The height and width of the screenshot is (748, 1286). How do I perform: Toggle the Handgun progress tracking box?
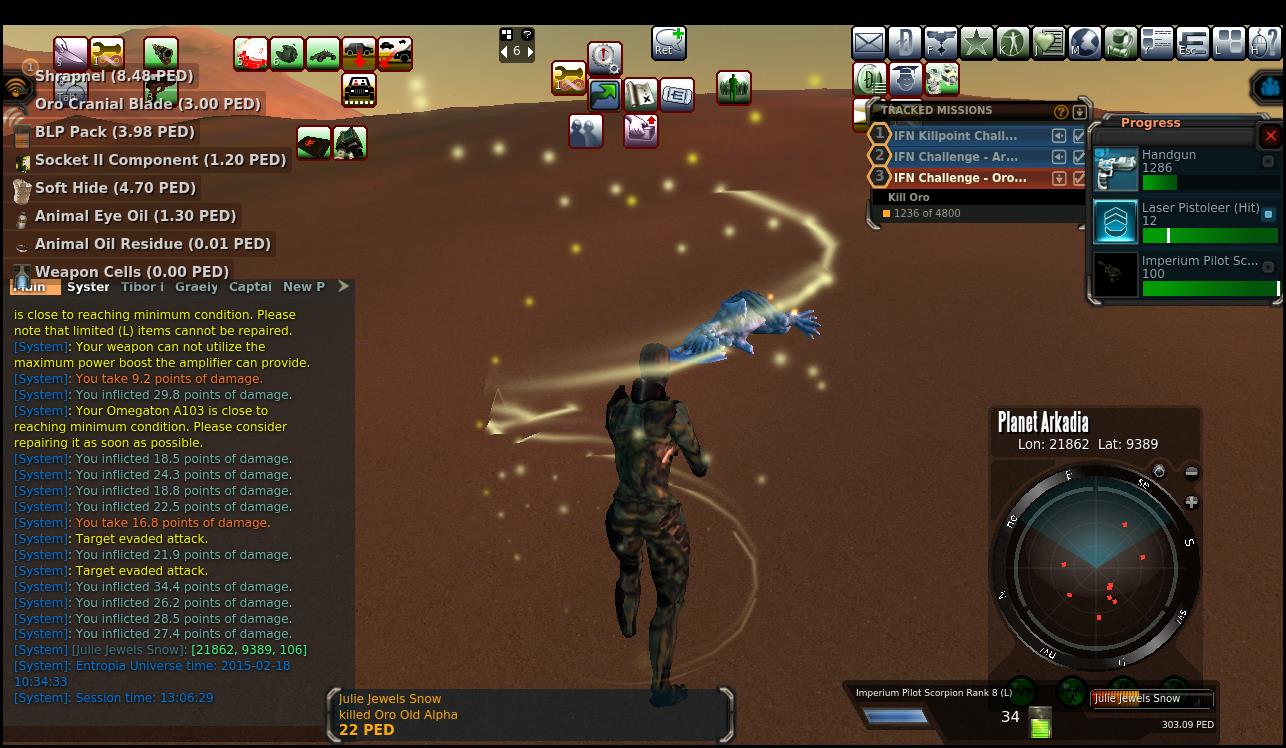pos(1268,161)
